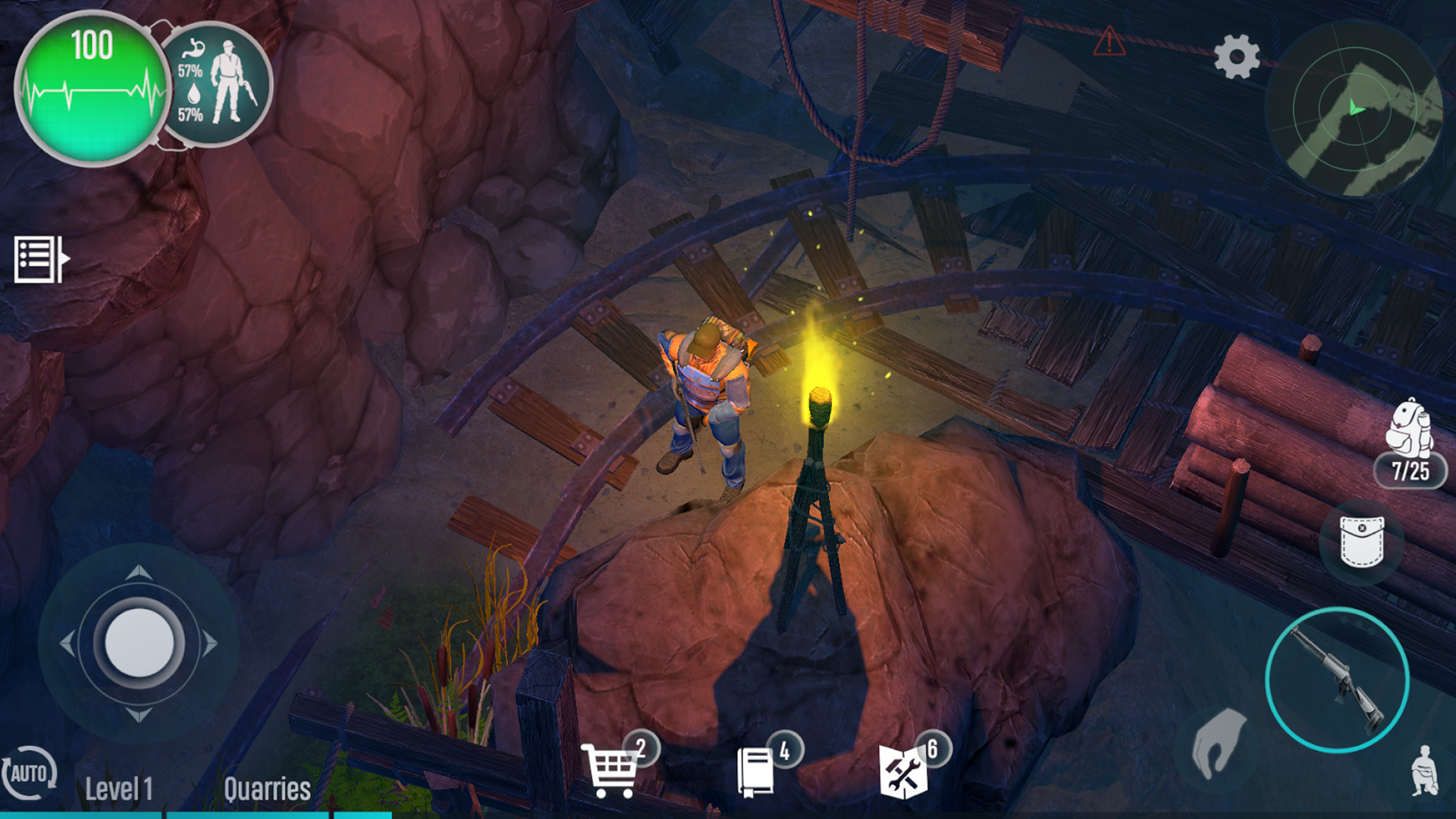Open the quest log icon on left side

38,258
